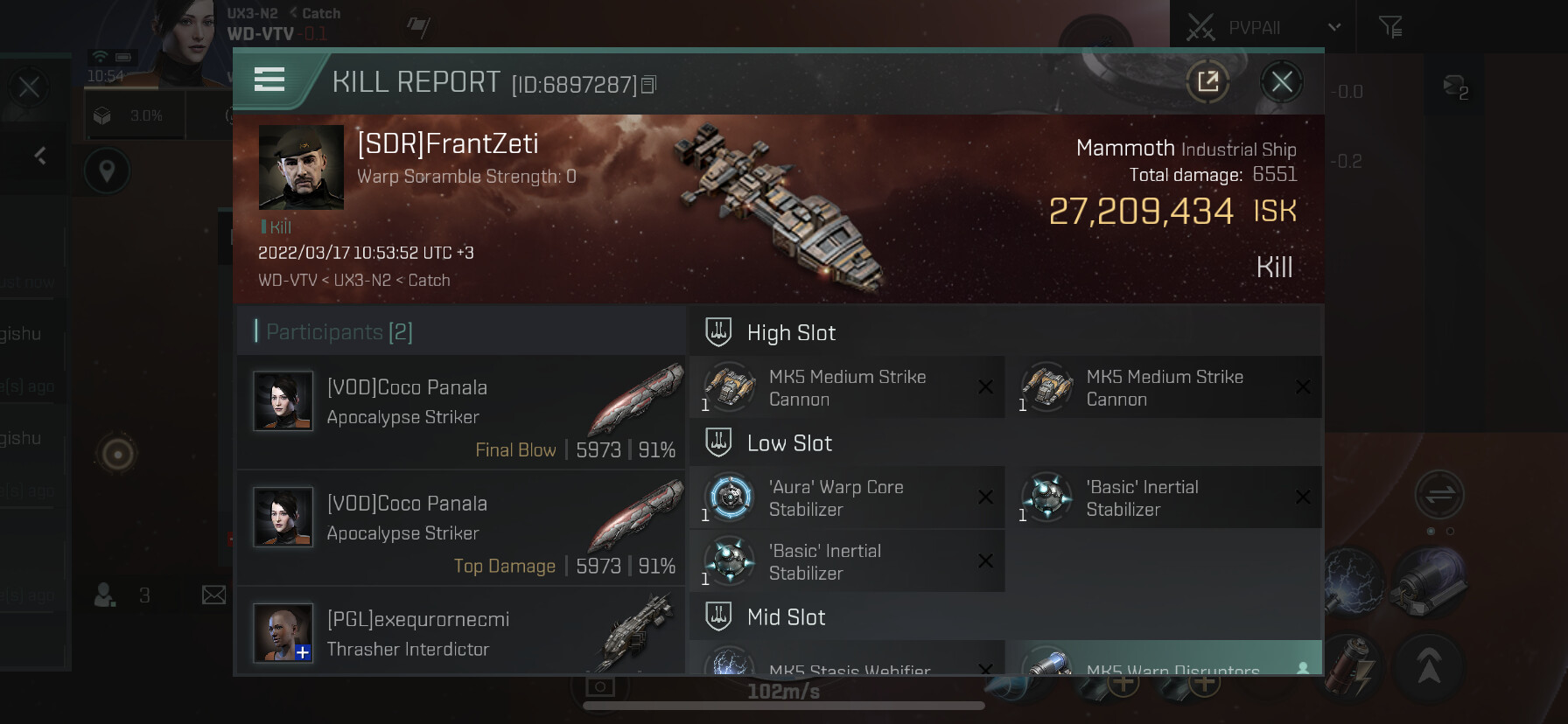Close the left side panel

click(x=29, y=87)
